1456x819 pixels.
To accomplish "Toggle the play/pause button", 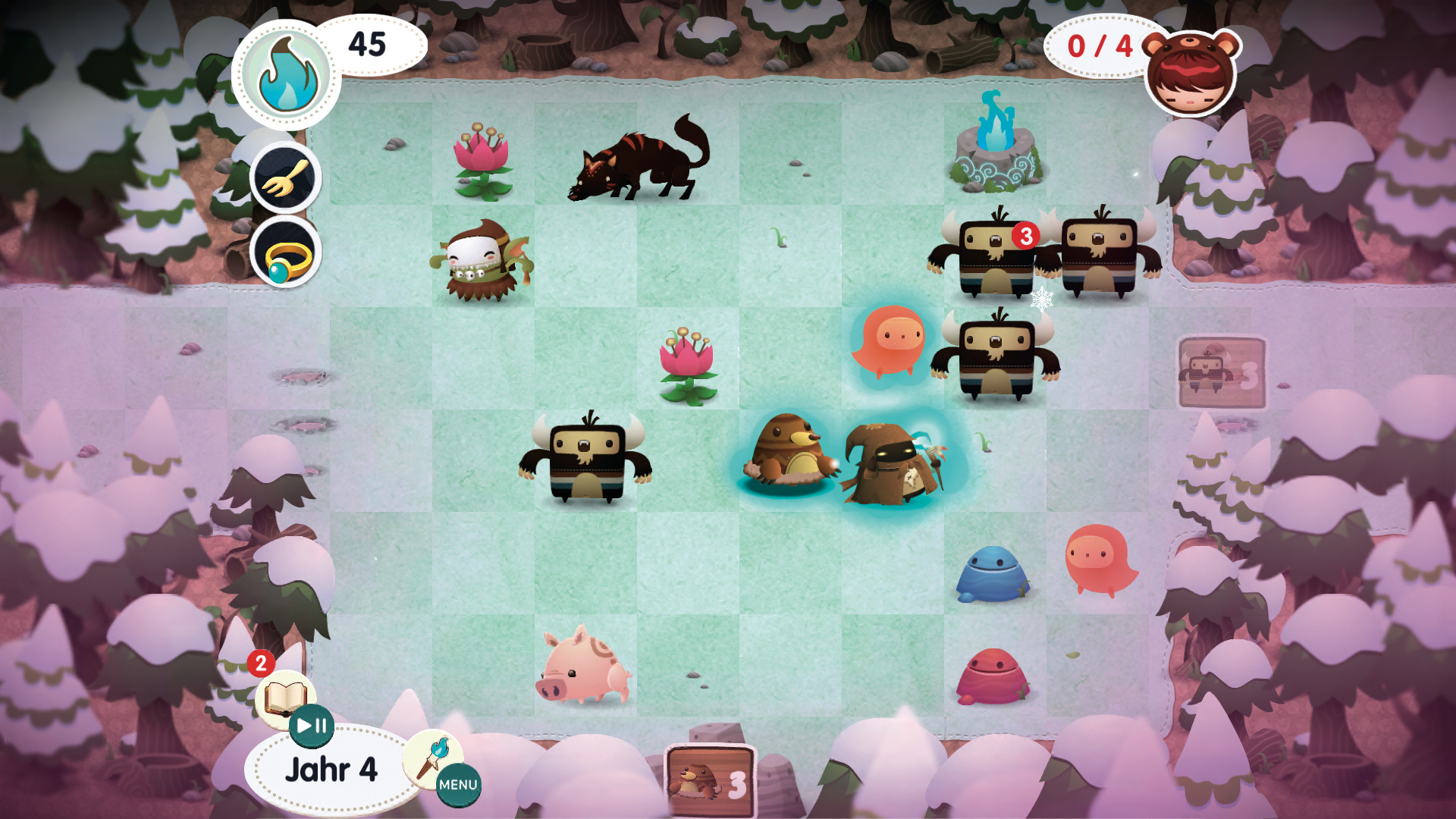I will (312, 726).
